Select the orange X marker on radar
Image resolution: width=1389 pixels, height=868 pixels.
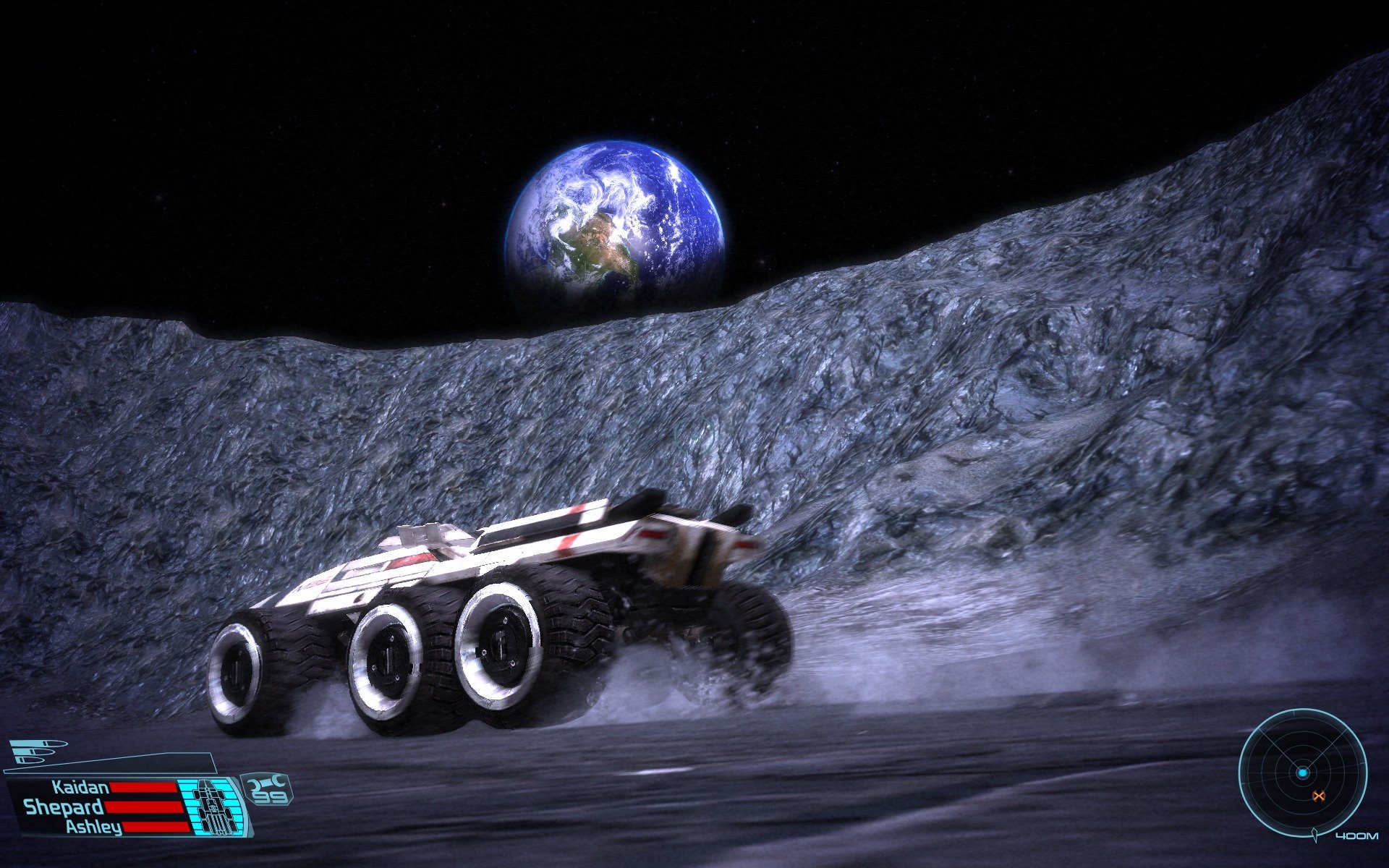(1318, 796)
